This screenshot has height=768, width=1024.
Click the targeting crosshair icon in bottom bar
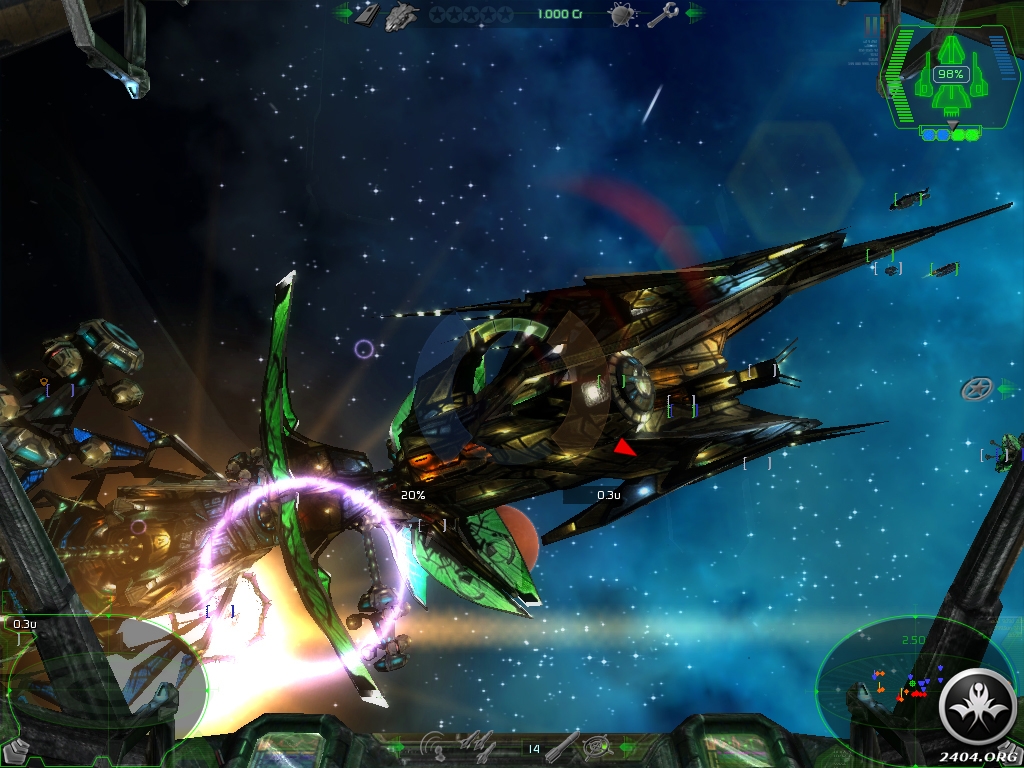[598, 745]
